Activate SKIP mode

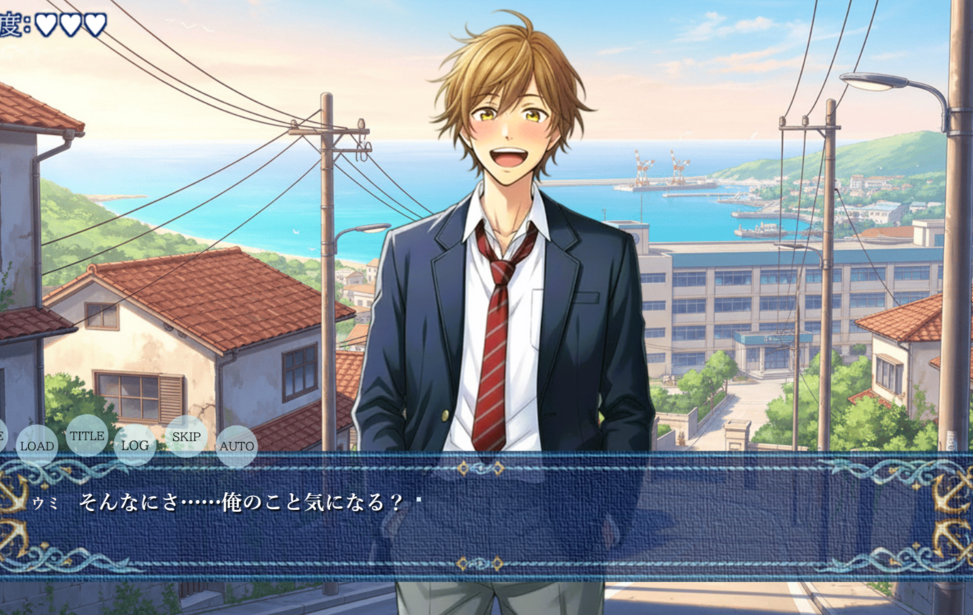point(186,436)
